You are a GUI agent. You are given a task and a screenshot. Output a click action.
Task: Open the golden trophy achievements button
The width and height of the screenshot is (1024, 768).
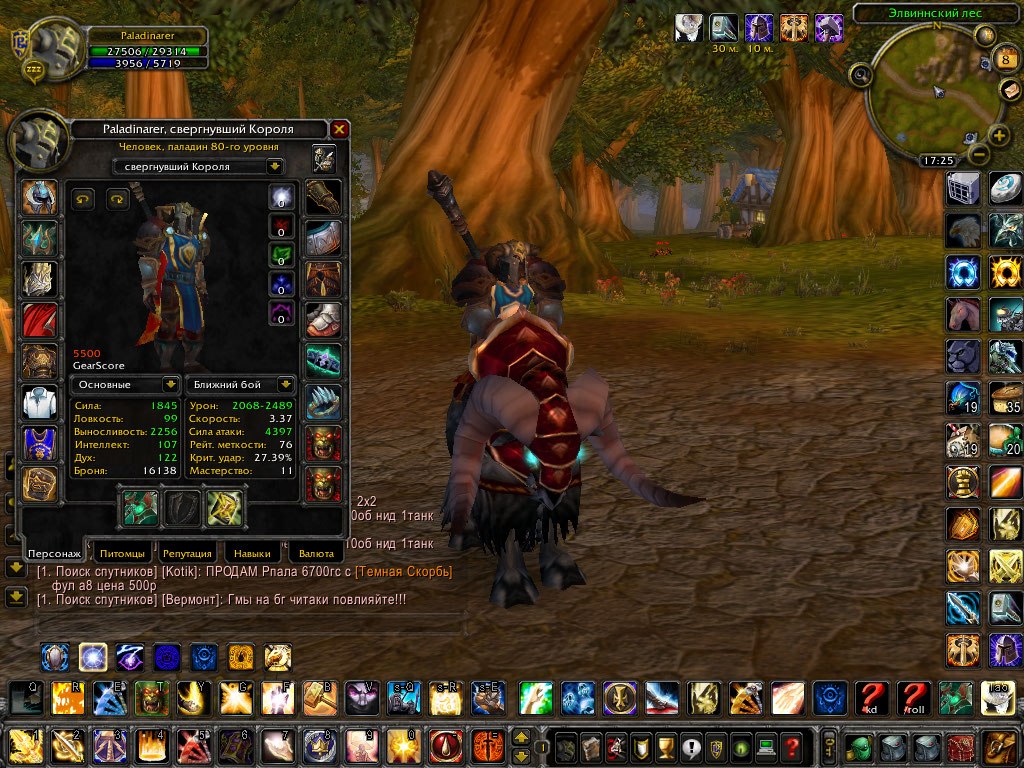(x=665, y=746)
